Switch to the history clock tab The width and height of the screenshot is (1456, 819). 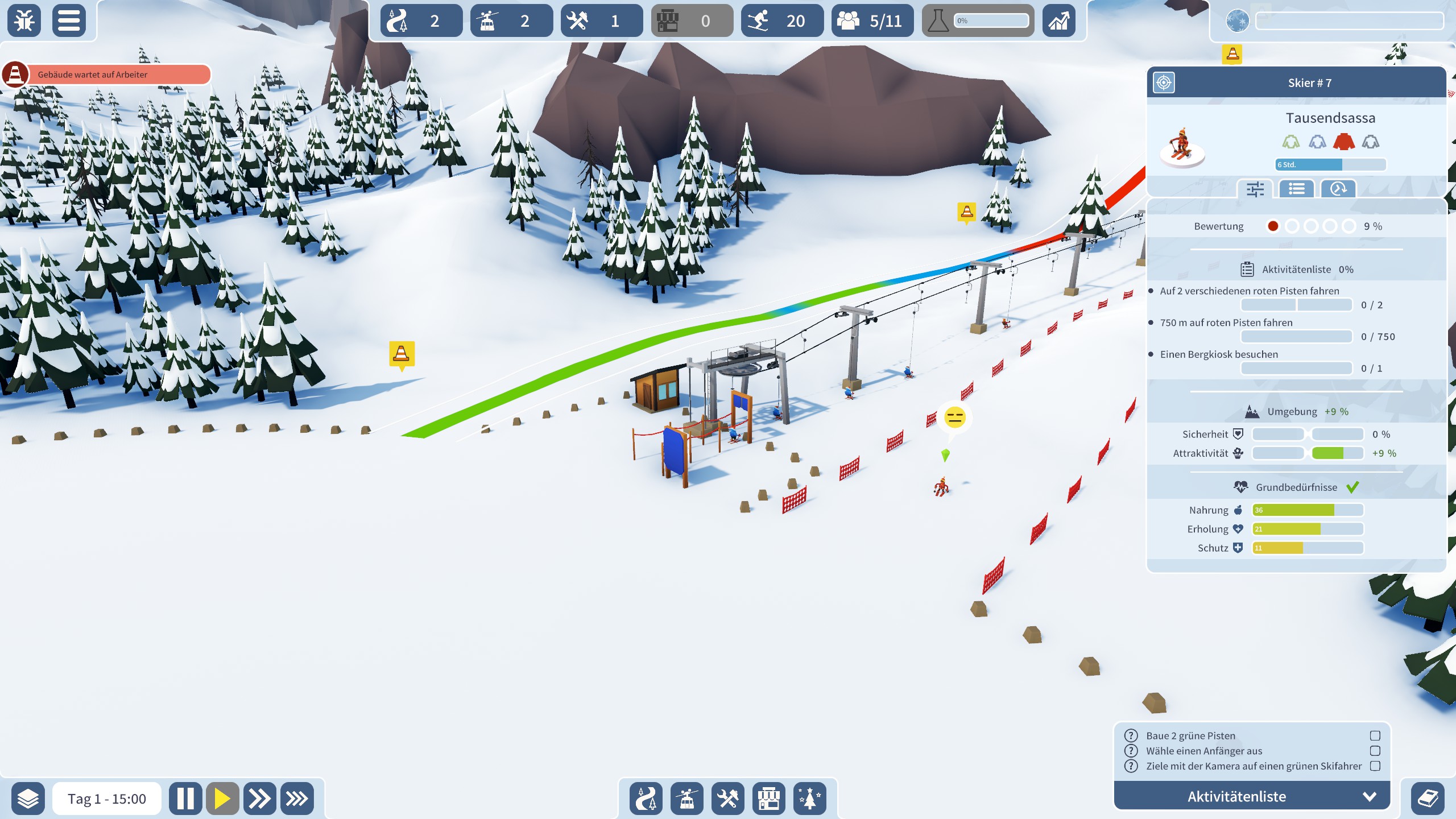pyautogui.click(x=1338, y=189)
